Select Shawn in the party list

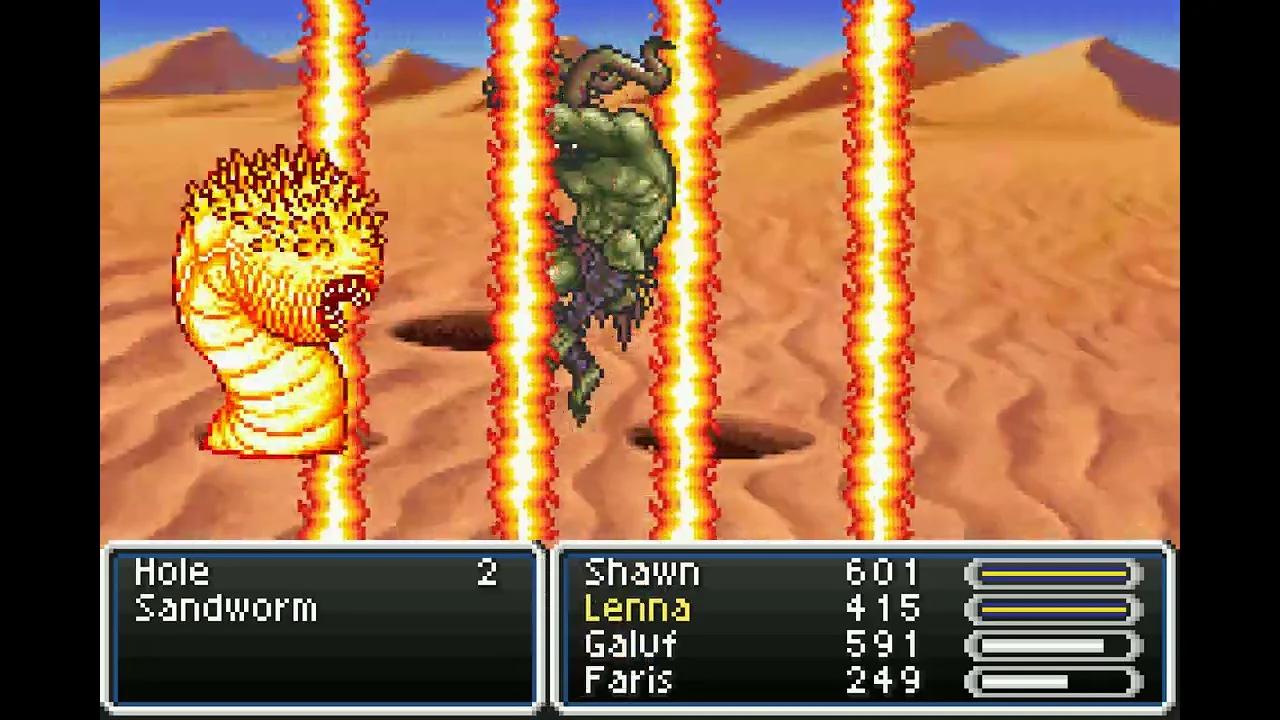(640, 572)
